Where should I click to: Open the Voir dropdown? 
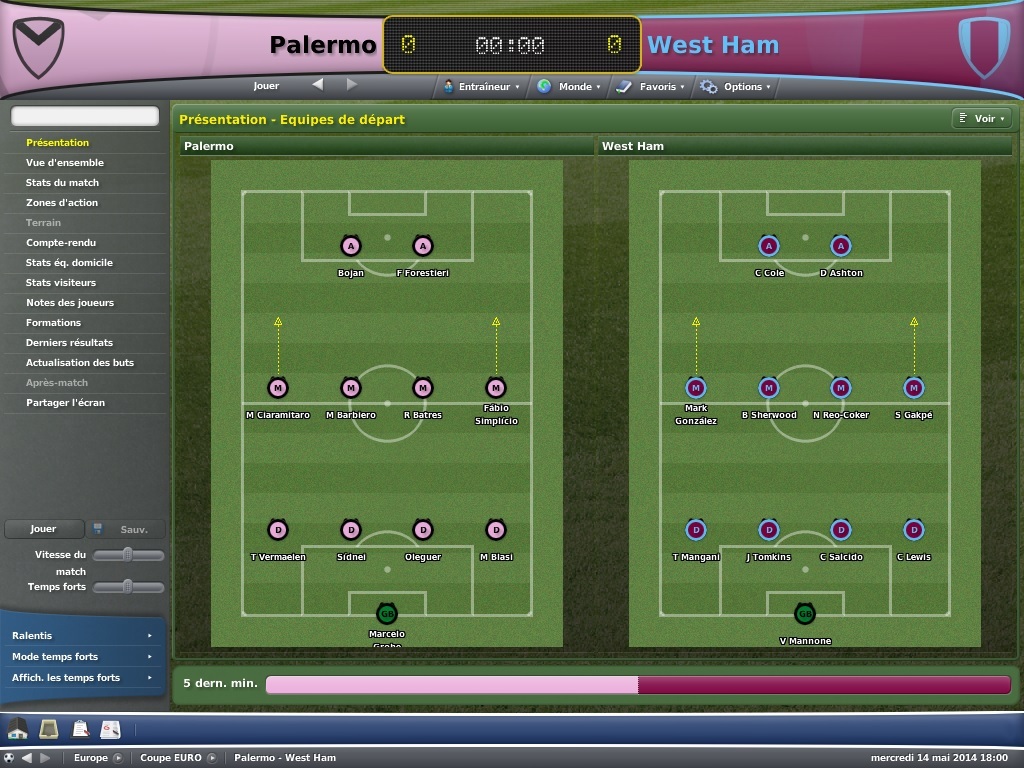click(x=979, y=119)
